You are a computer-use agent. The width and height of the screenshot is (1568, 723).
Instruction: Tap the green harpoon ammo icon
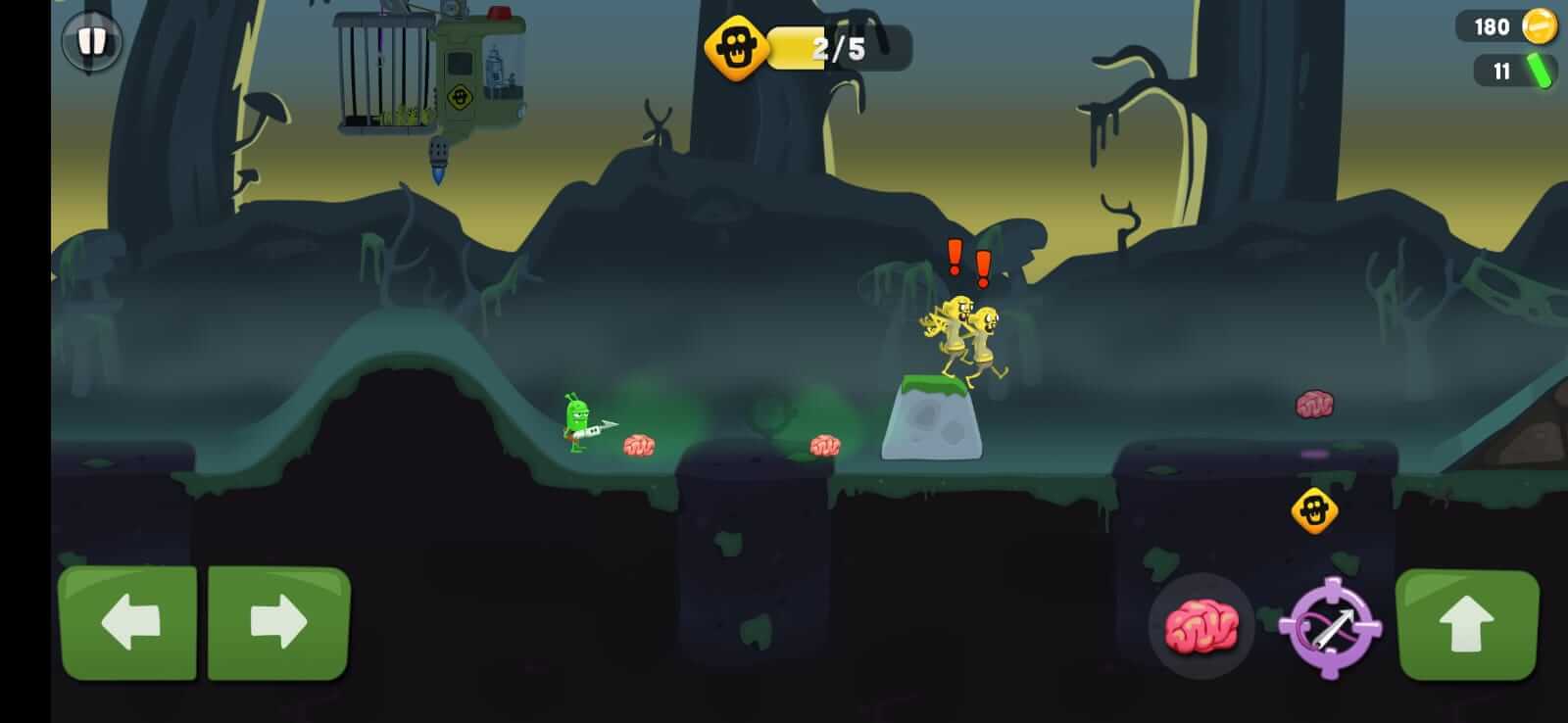(x=1540, y=72)
